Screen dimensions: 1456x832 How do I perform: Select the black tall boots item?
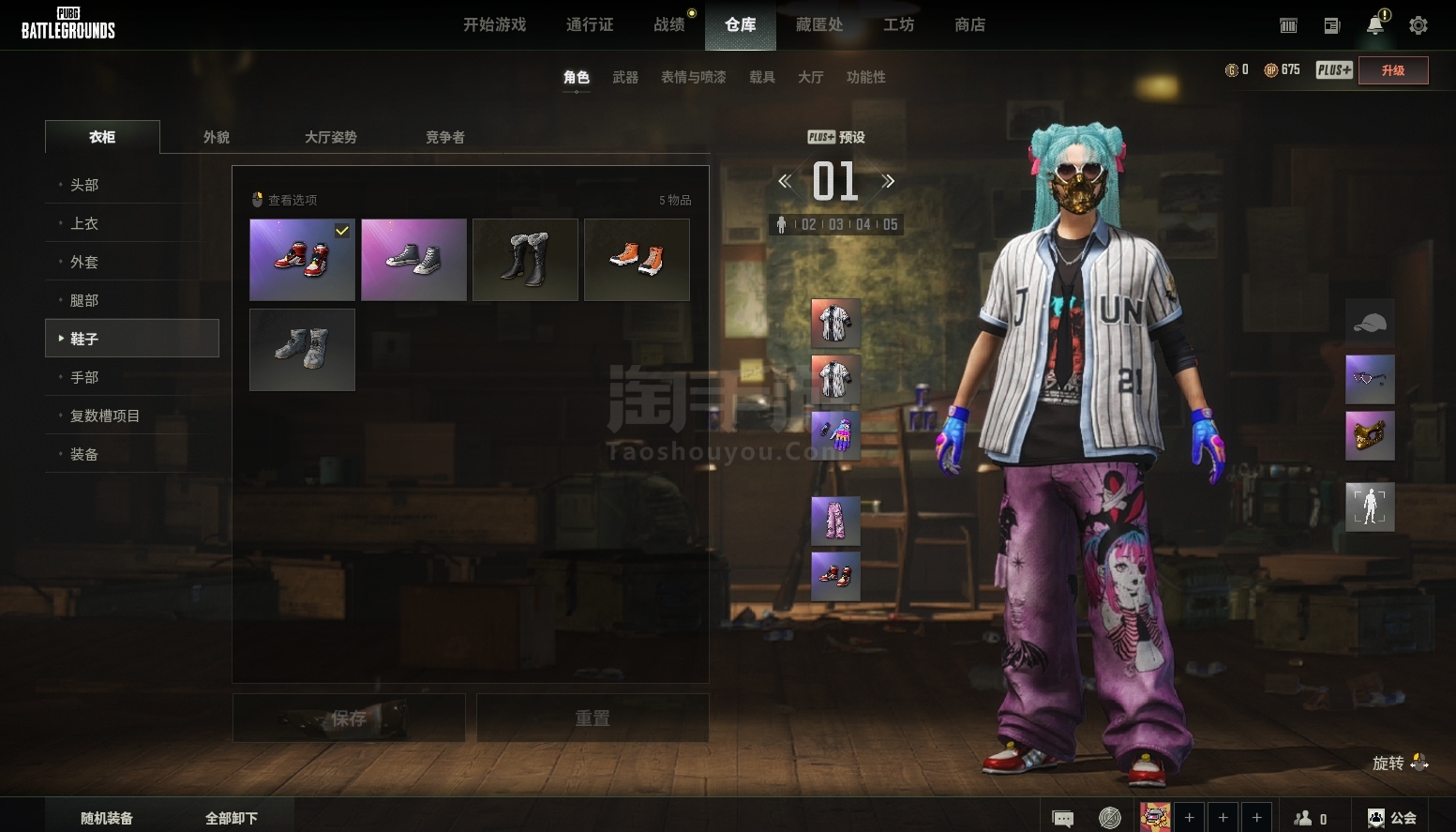point(525,260)
